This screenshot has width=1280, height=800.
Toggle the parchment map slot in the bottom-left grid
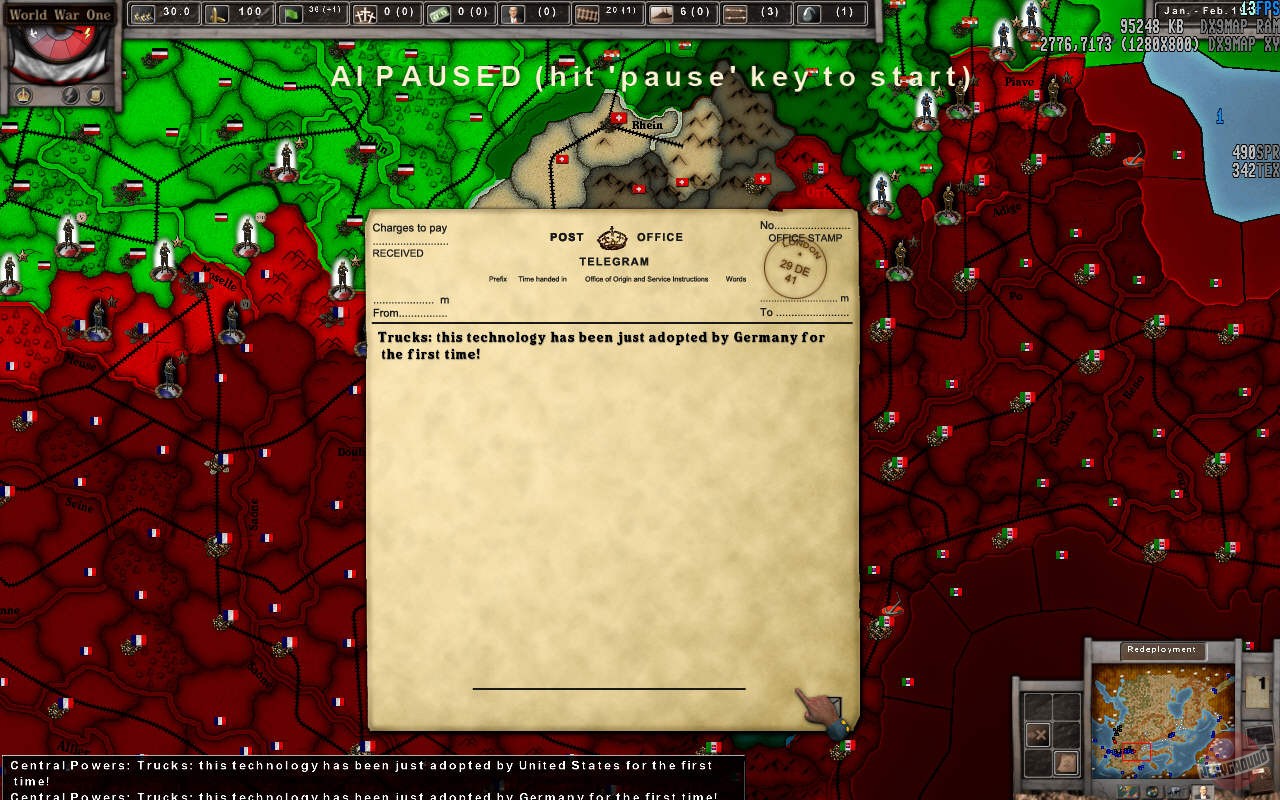coord(1066,760)
